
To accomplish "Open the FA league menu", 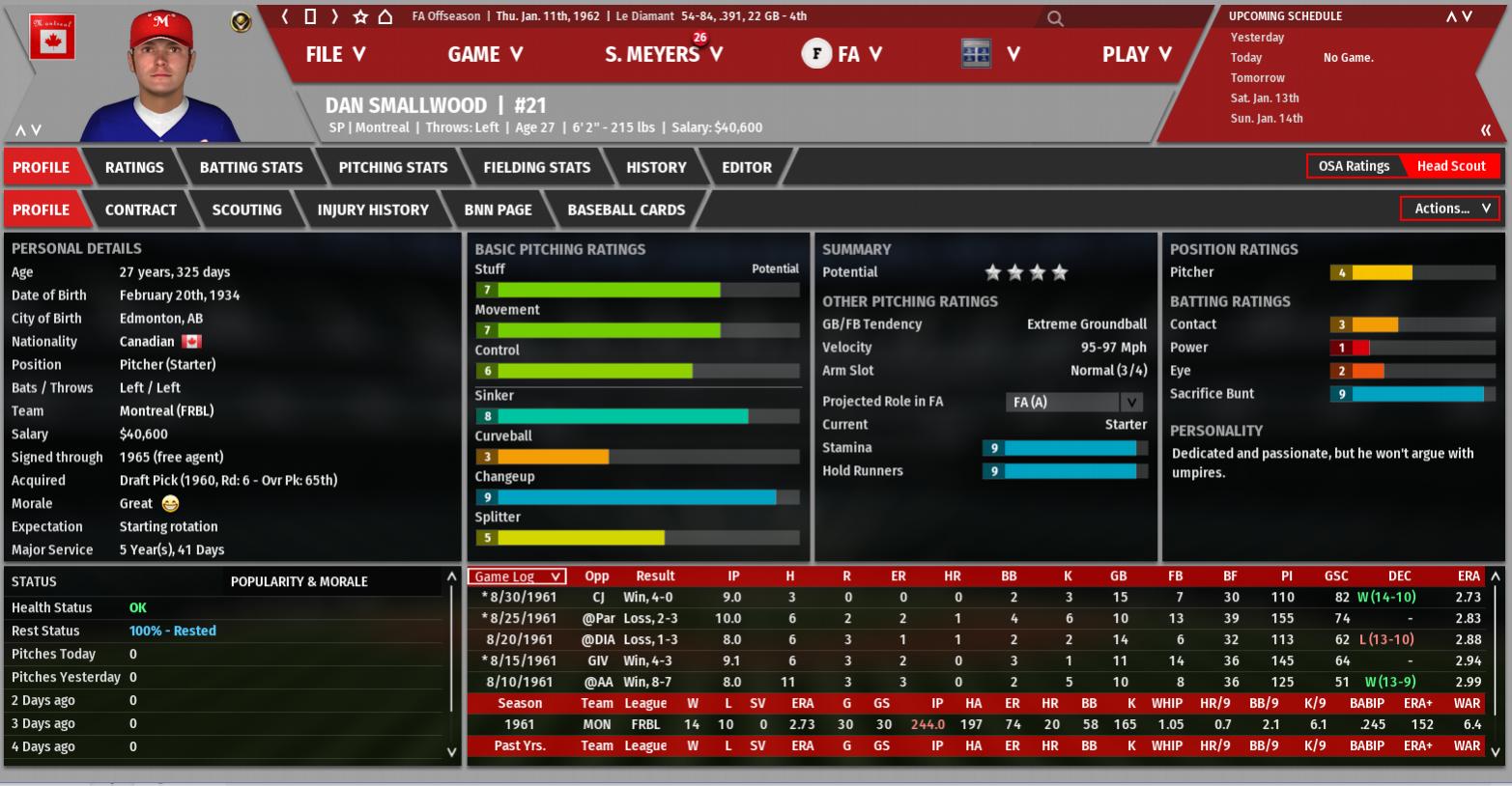I will tap(842, 54).
